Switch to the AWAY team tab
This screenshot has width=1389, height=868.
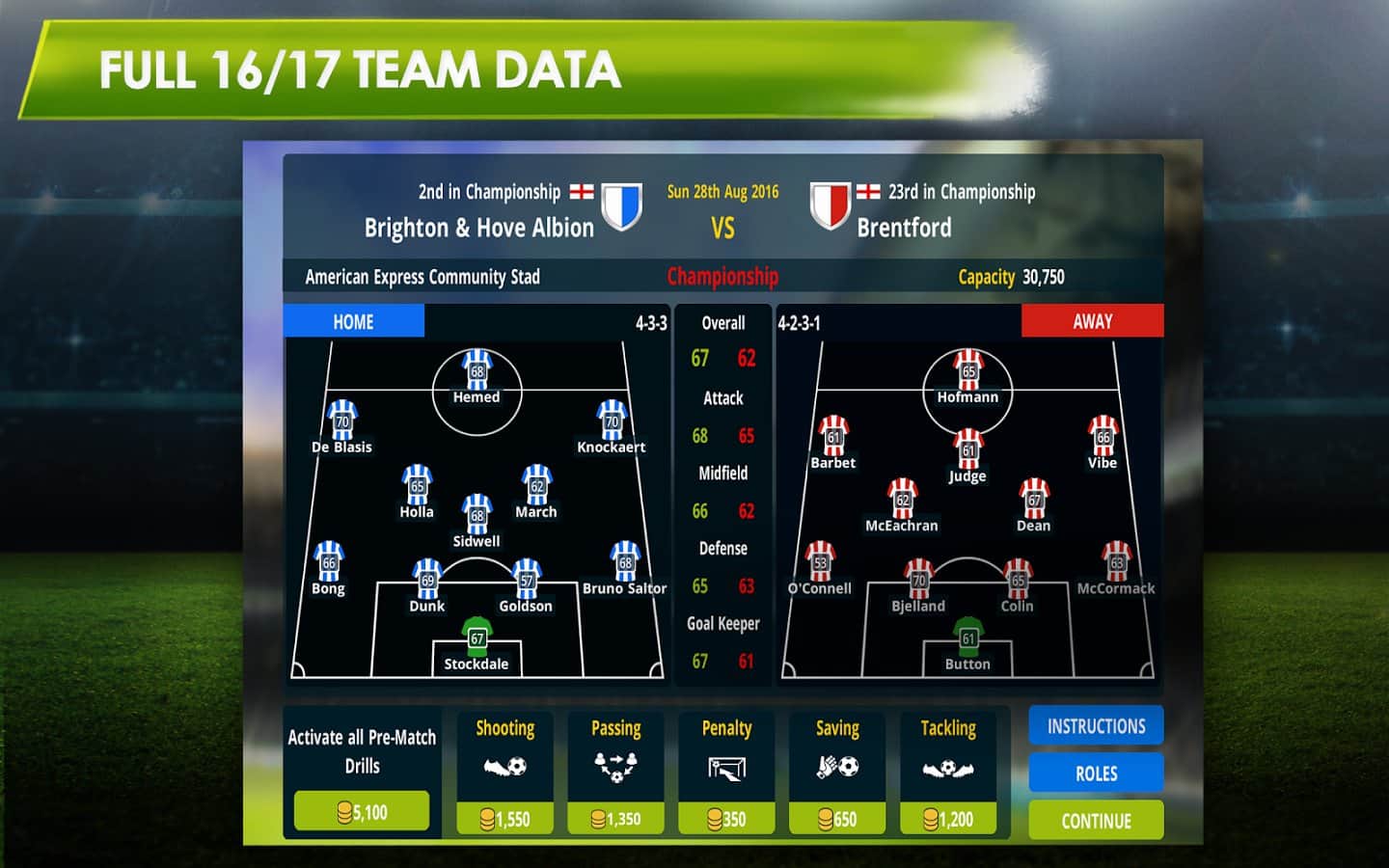1092,322
